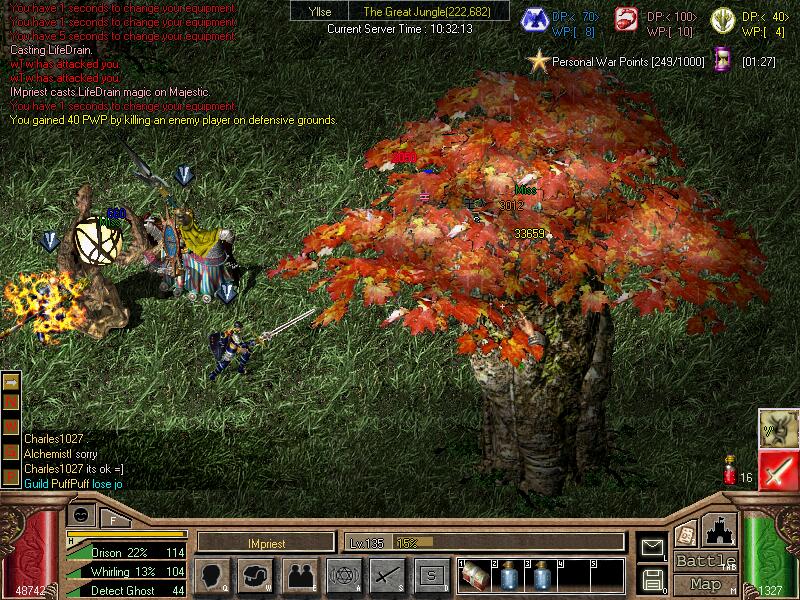Select the parchment skill icon above the sword
Viewport: 800px width, 600px height.
777,428
